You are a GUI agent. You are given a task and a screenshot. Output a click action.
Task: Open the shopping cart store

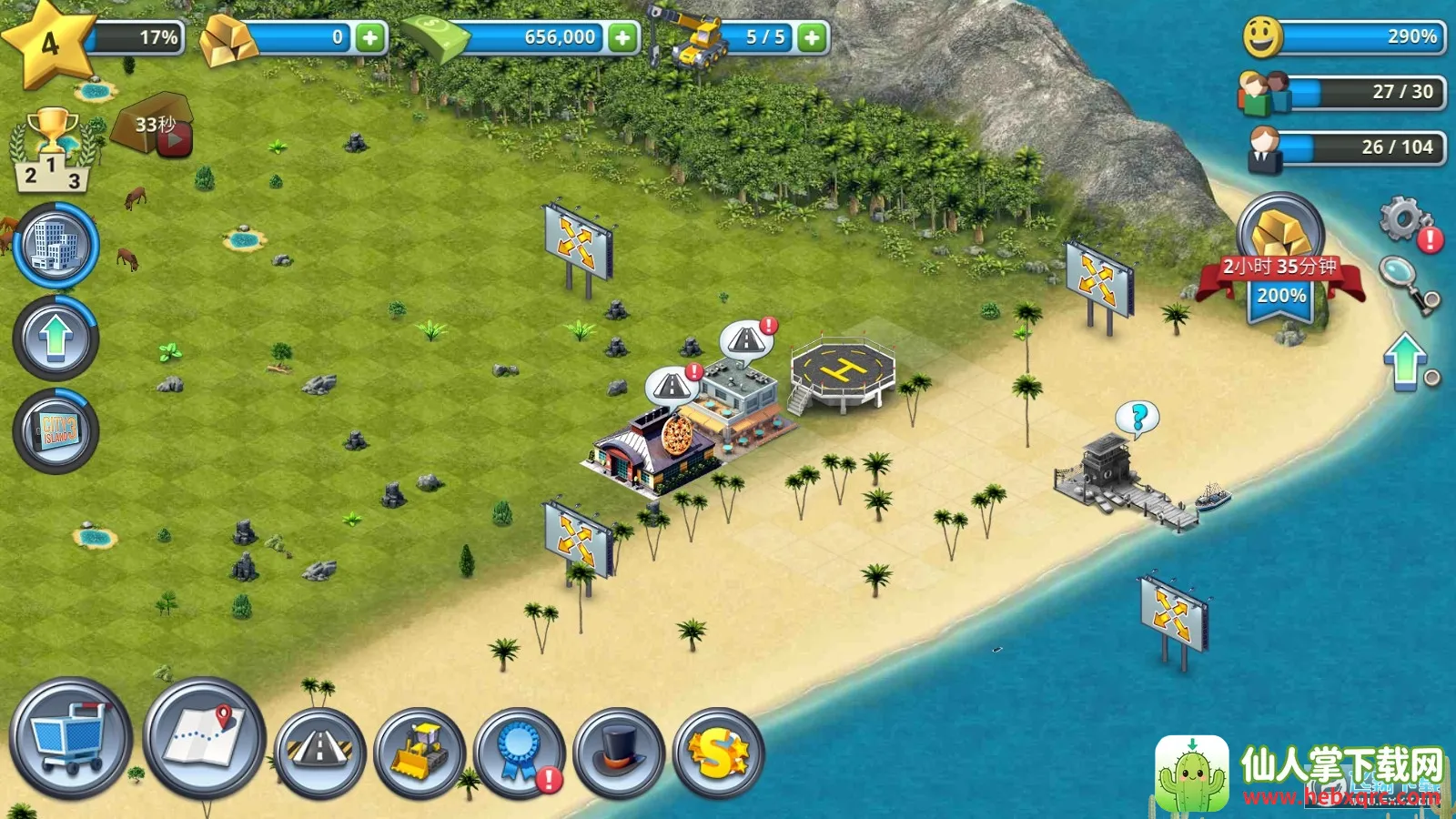71,738
